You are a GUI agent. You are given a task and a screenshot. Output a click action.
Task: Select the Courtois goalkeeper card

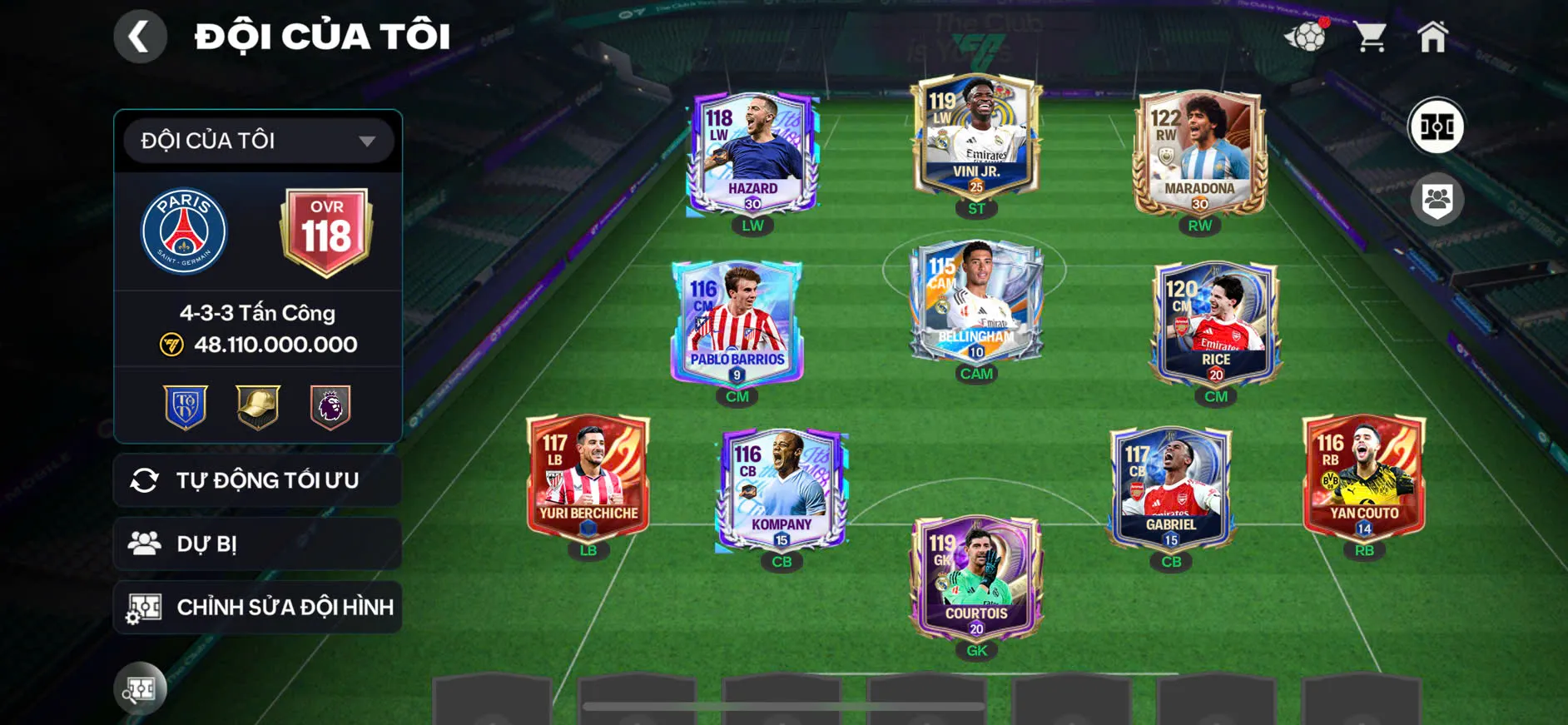(x=976, y=577)
